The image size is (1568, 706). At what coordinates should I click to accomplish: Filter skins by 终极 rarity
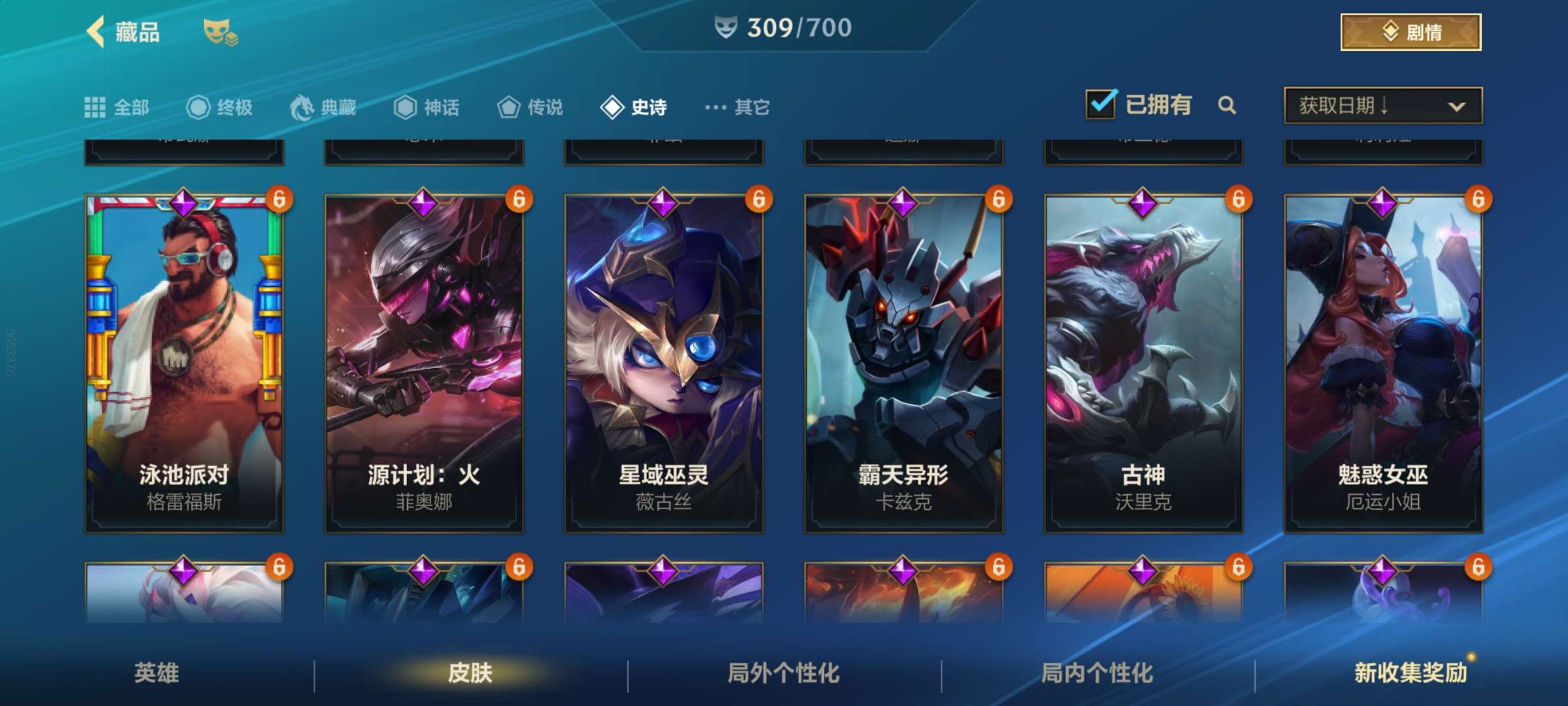220,107
